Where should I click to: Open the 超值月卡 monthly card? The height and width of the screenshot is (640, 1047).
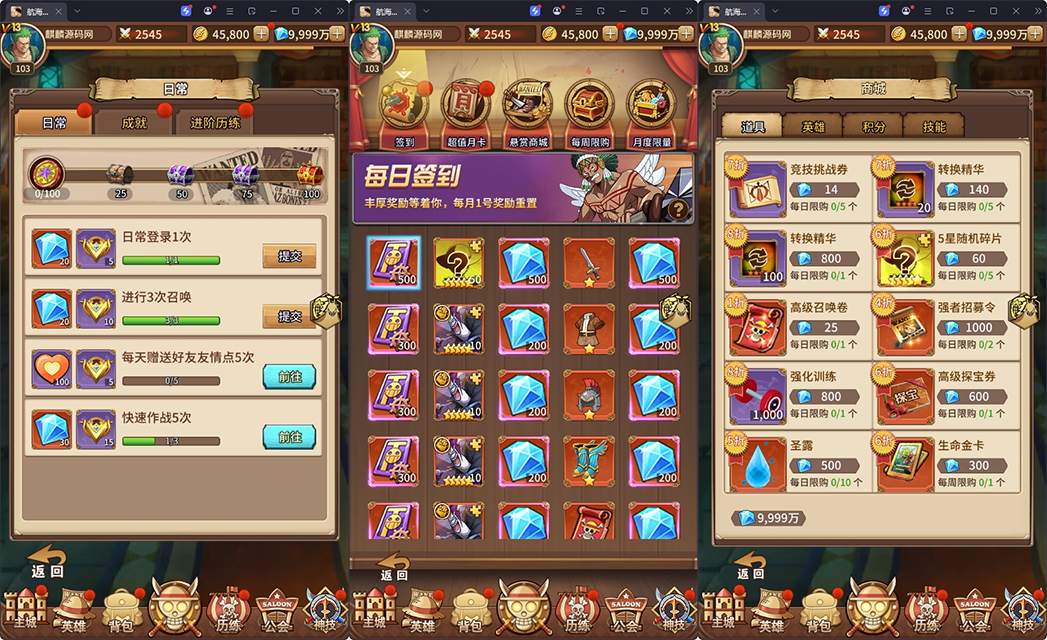pos(467,109)
